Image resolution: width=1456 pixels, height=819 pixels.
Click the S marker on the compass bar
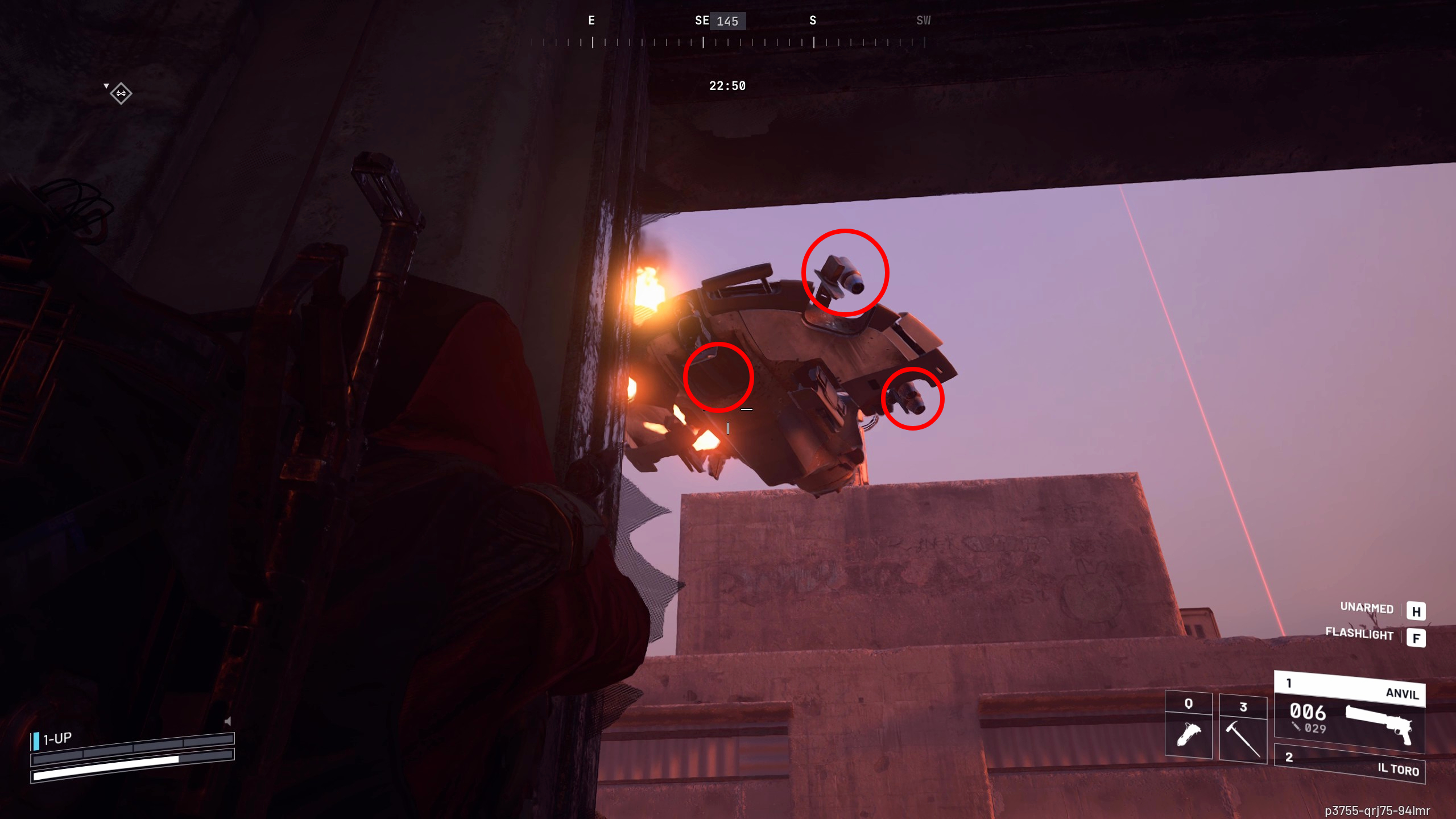coord(812,20)
